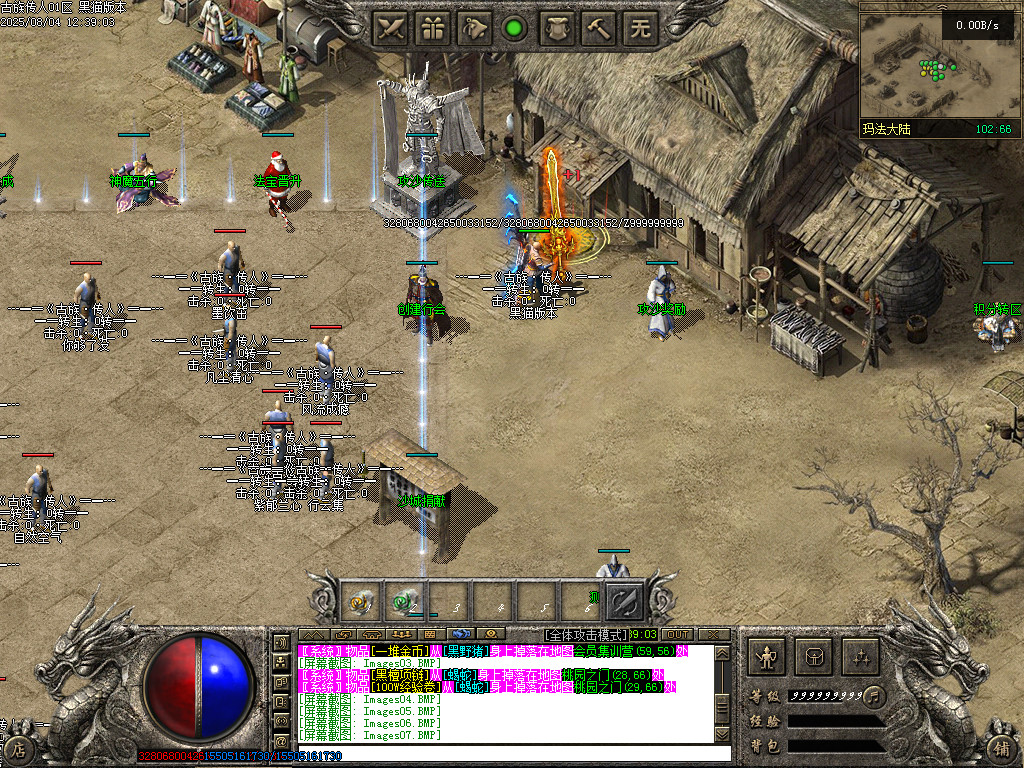The width and height of the screenshot is (1024, 768).
Task: Click the 无 button in top bar
Action: pyautogui.click(x=640, y=28)
